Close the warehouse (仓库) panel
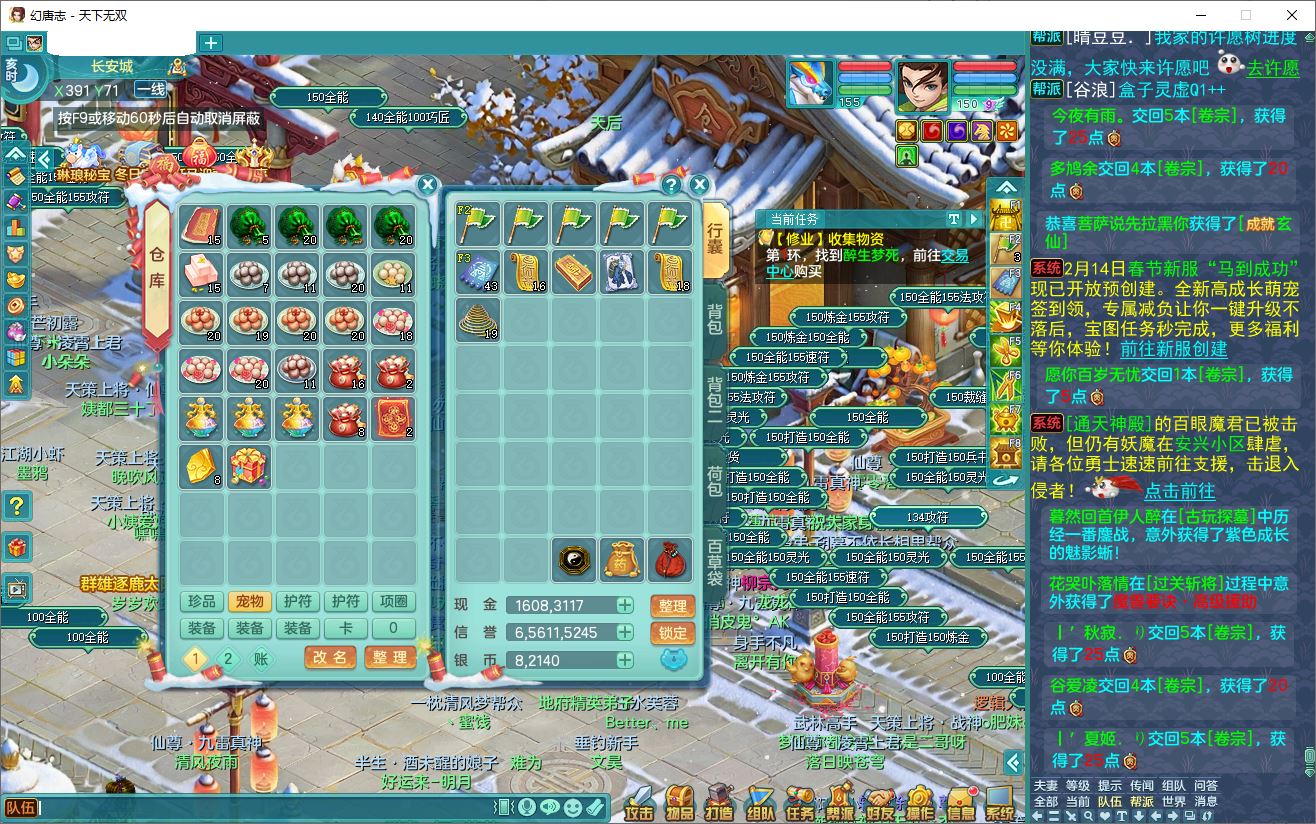Screen dimensions: 1316x824 [x=427, y=185]
